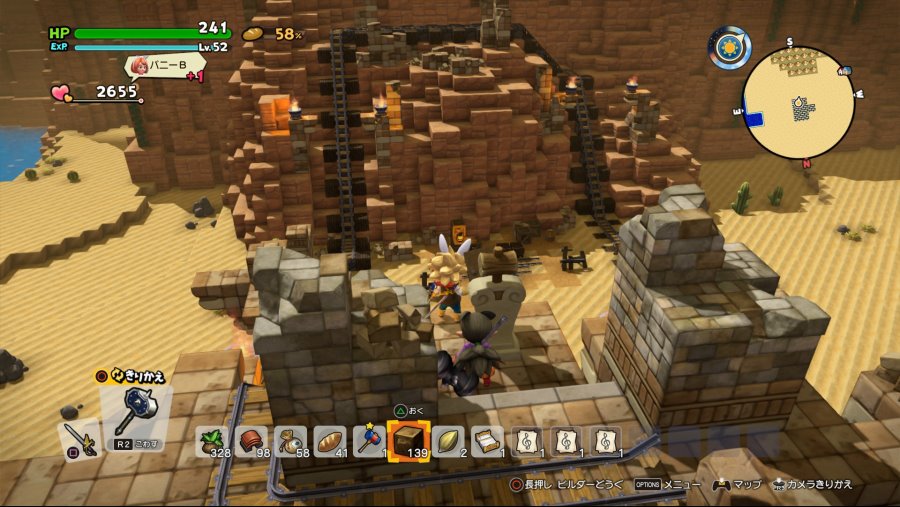Image resolution: width=900 pixels, height=507 pixels.
Task: Select the red meat slot with 98
Action: click(252, 442)
